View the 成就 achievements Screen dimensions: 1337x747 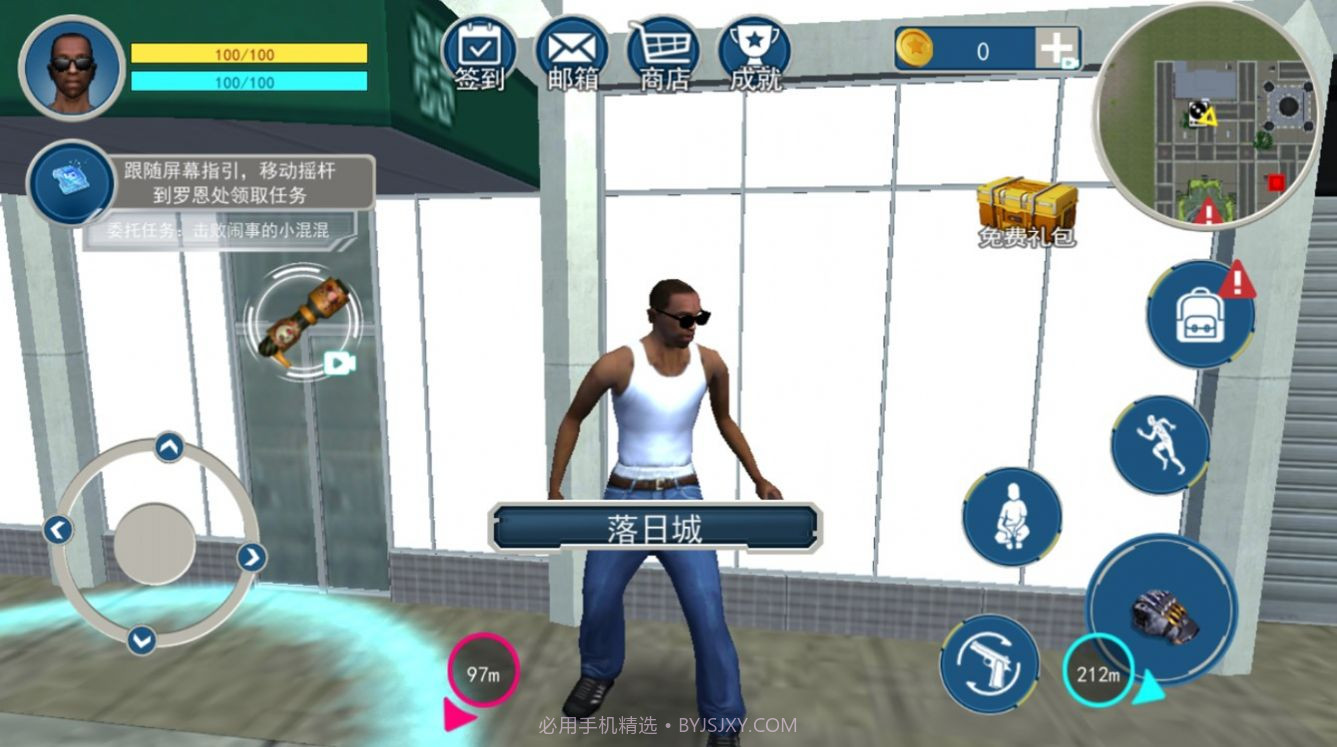pyautogui.click(x=755, y=52)
